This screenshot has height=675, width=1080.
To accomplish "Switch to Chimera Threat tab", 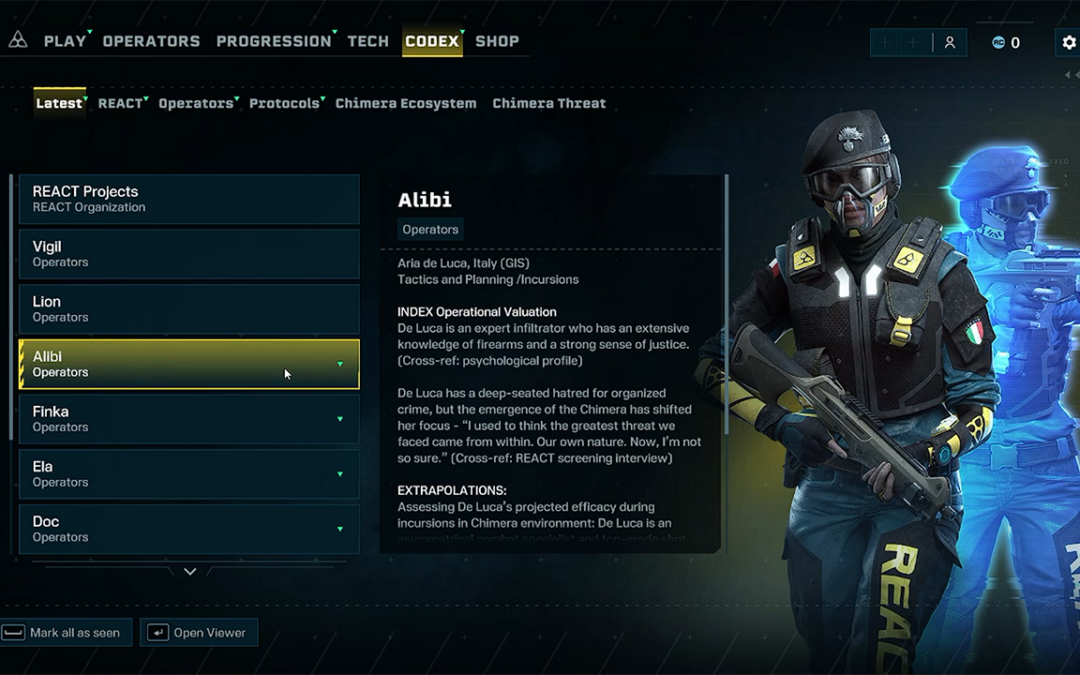I will [x=549, y=103].
